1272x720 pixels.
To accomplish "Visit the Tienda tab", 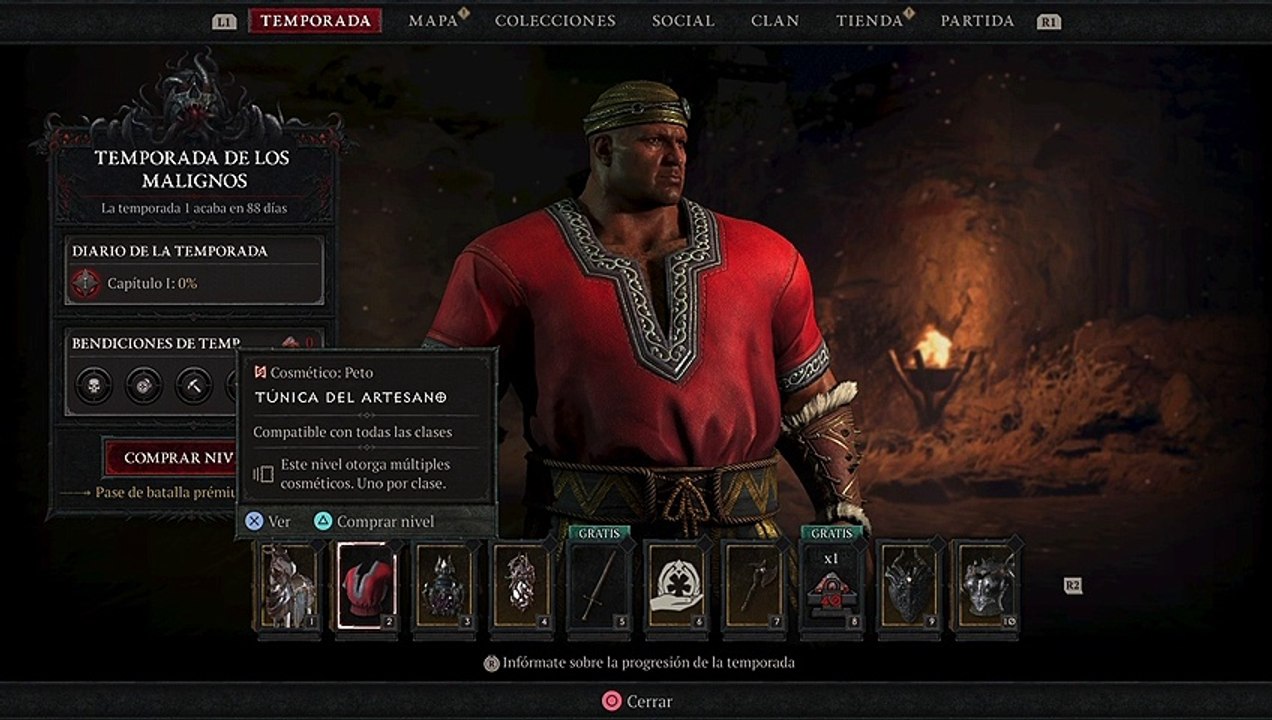I will click(869, 21).
